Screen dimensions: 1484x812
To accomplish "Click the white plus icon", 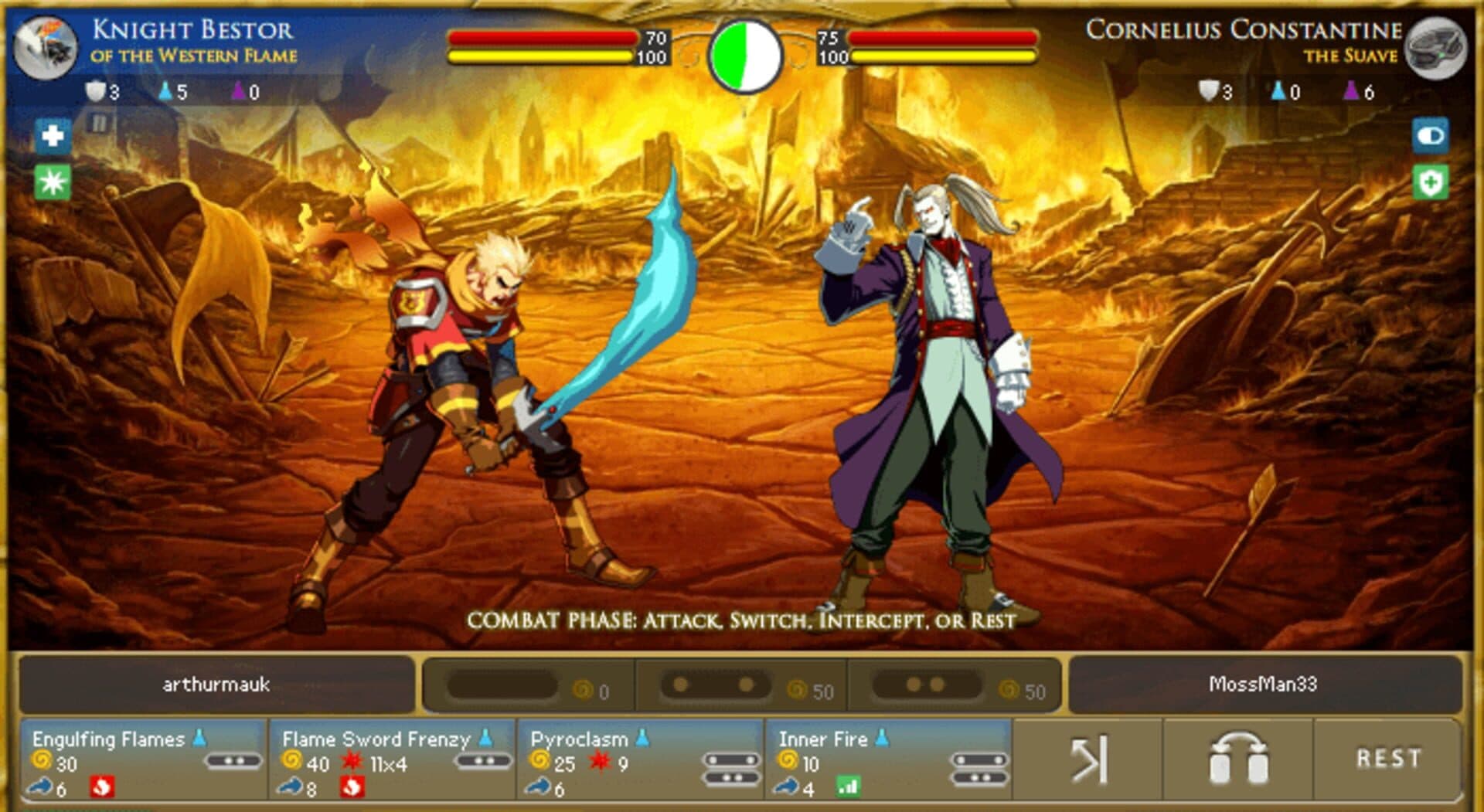I will (53, 136).
